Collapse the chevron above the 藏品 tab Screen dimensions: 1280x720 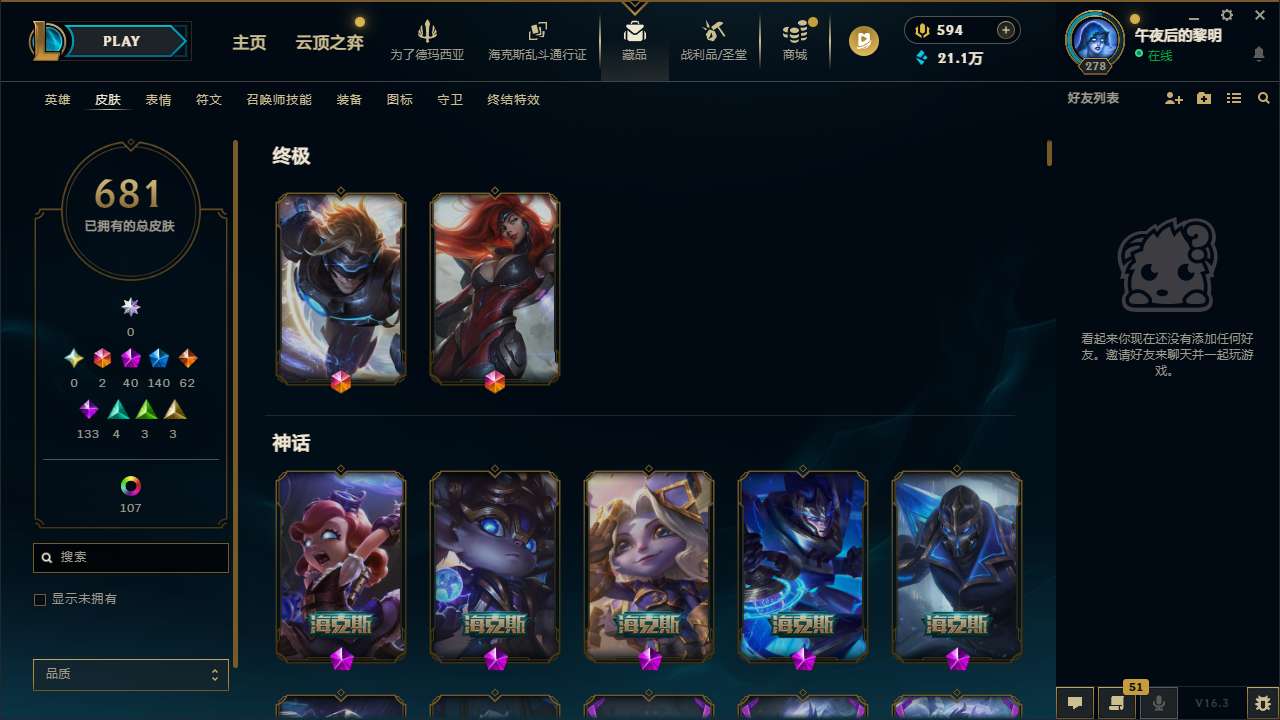[x=634, y=7]
